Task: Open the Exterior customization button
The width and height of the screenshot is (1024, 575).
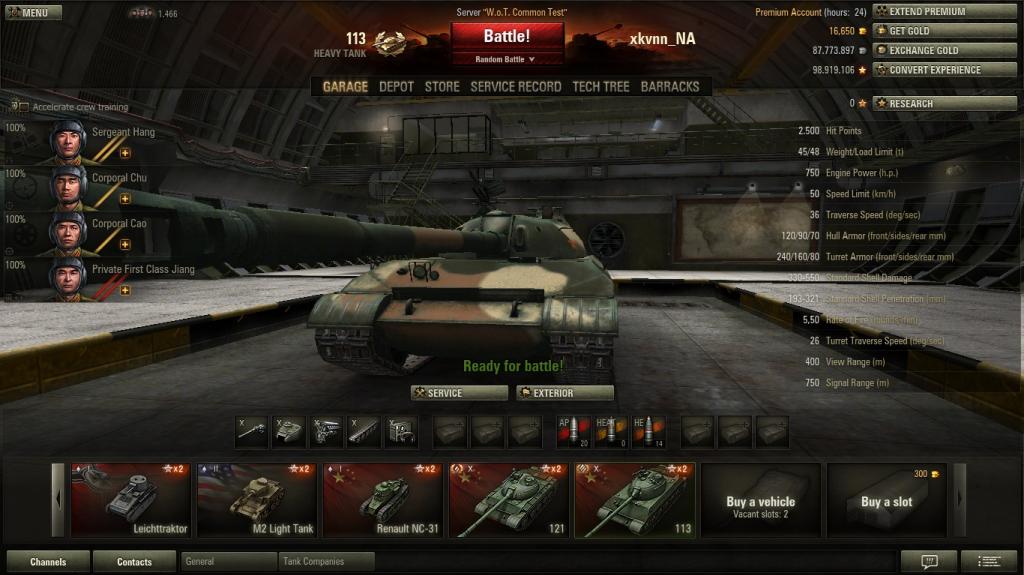Action: point(565,393)
